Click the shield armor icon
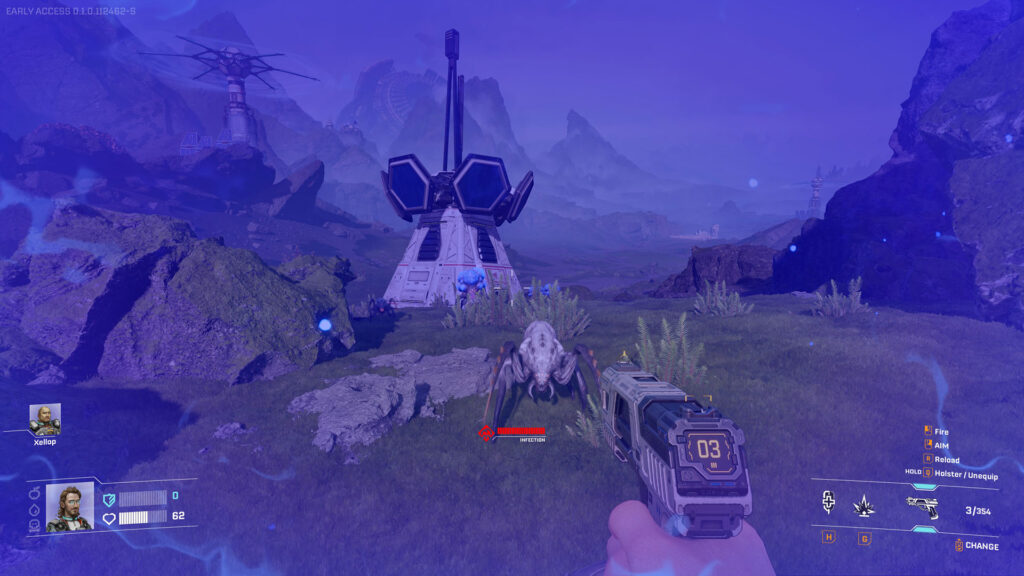1024x576 pixels. (x=109, y=497)
